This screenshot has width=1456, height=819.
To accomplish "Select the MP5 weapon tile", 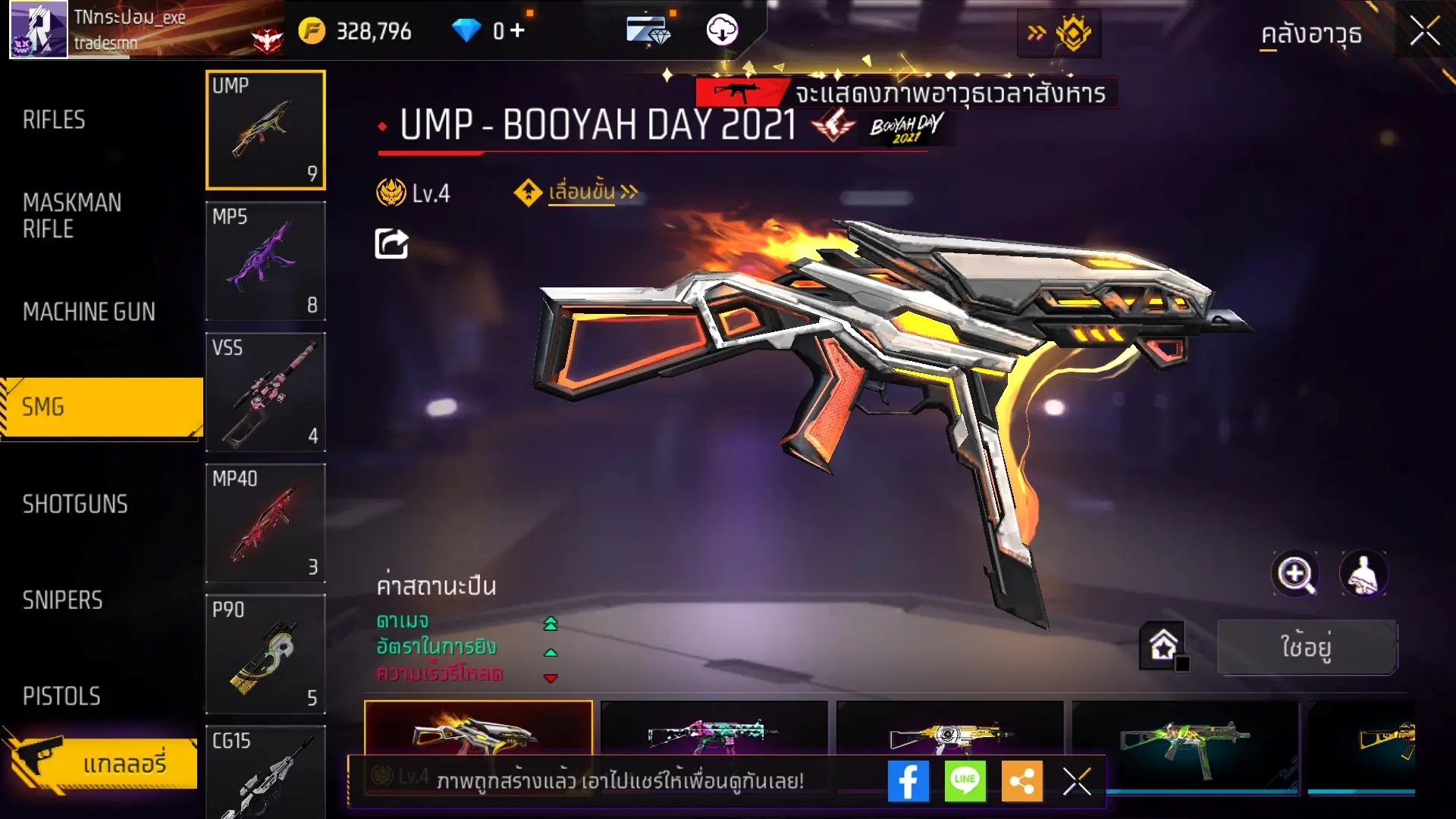I will coord(265,261).
